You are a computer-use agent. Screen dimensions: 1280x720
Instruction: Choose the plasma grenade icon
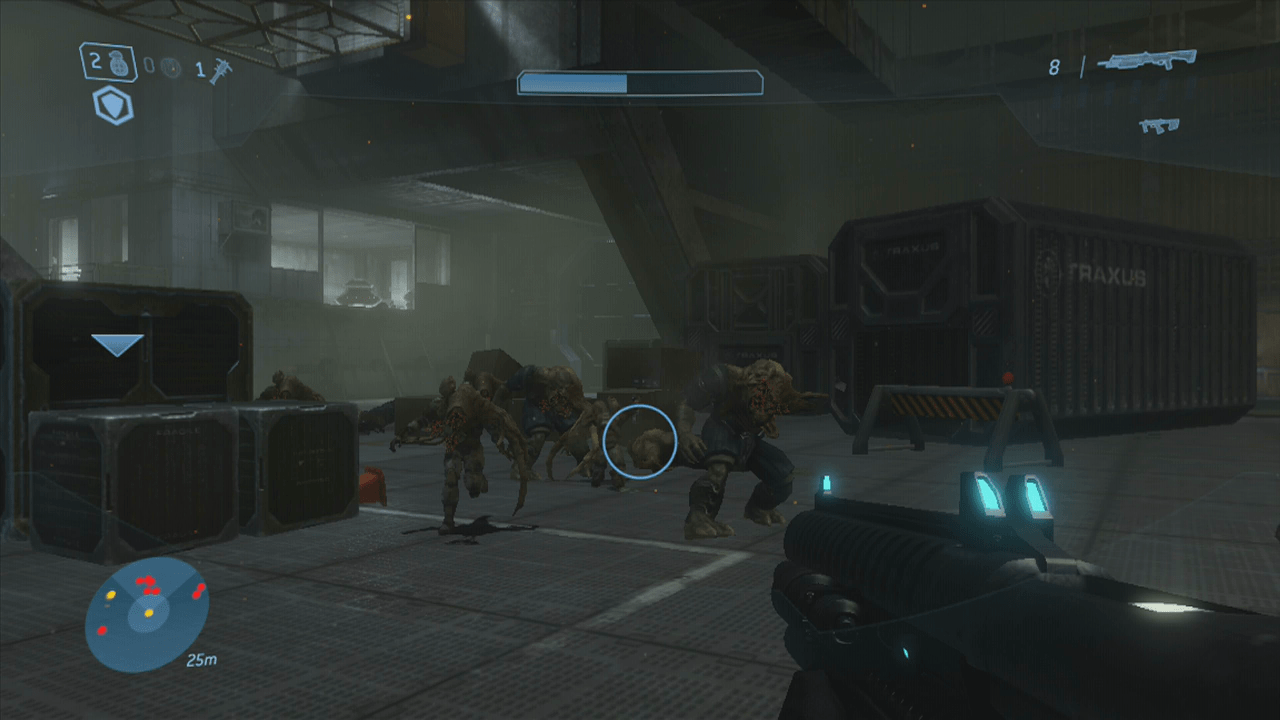pos(170,68)
